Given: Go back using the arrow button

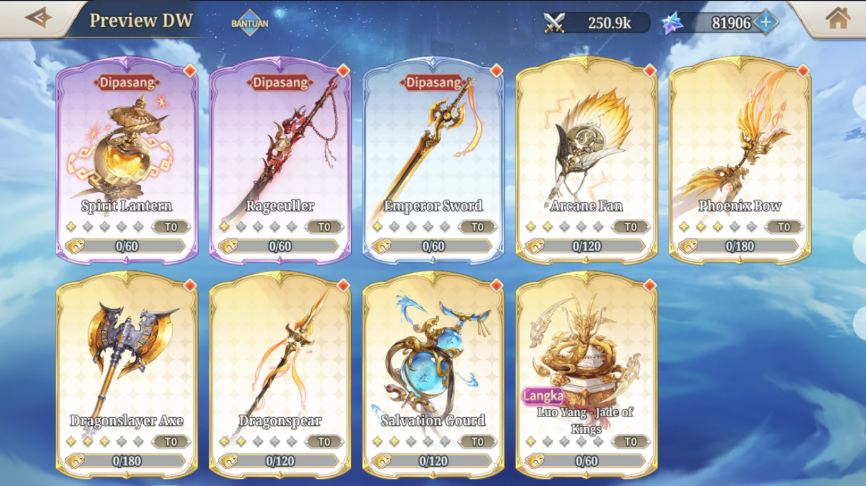Looking at the screenshot, I should point(38,18).
